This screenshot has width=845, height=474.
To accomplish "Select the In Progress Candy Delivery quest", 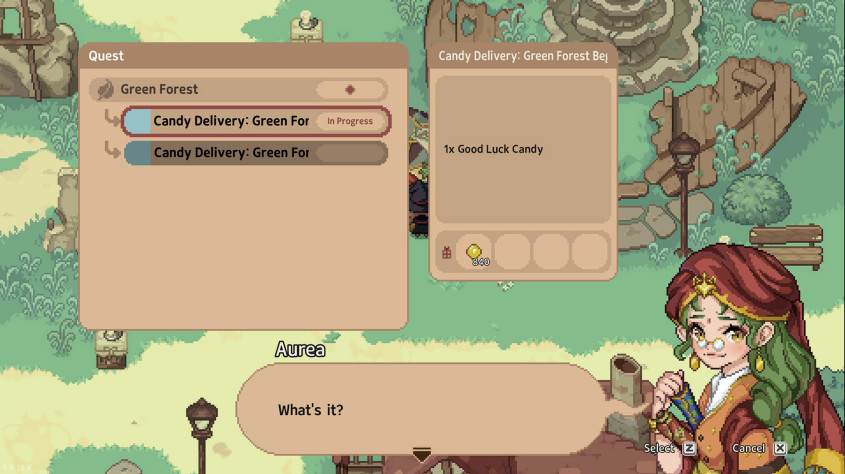I will pyautogui.click(x=255, y=121).
